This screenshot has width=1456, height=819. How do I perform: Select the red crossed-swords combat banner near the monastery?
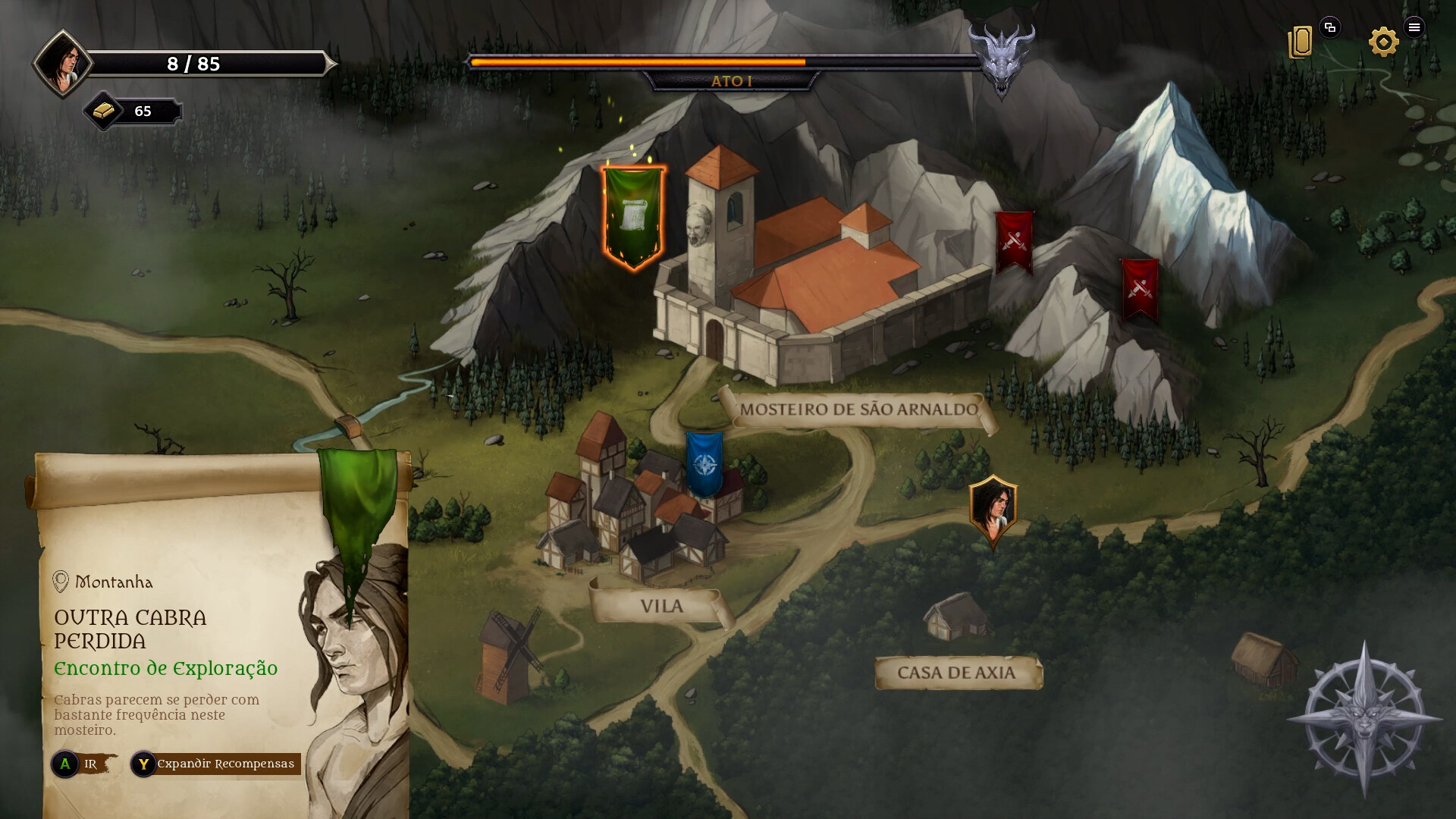coord(1015,243)
